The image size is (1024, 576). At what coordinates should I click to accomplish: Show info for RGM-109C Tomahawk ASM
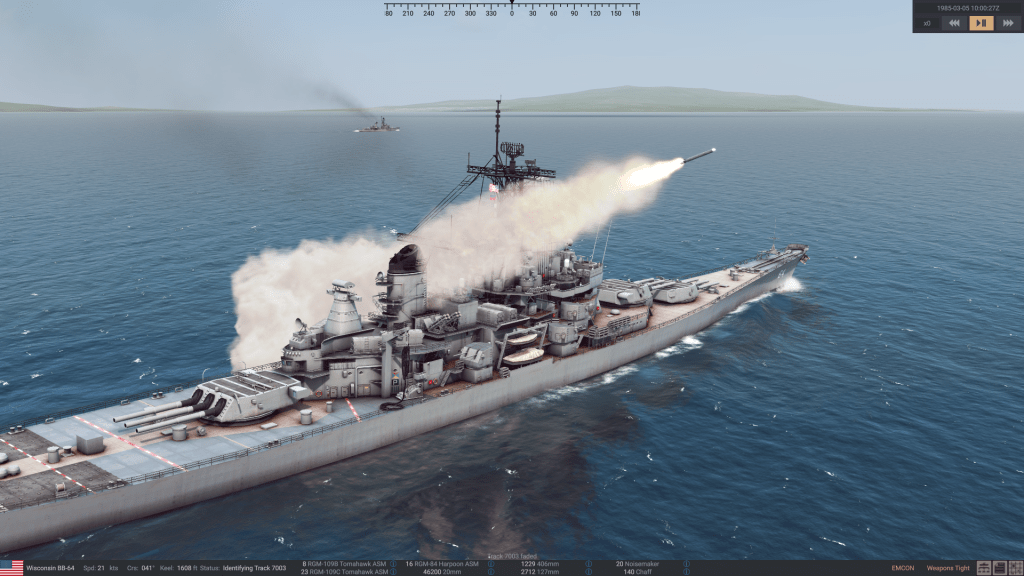393,572
